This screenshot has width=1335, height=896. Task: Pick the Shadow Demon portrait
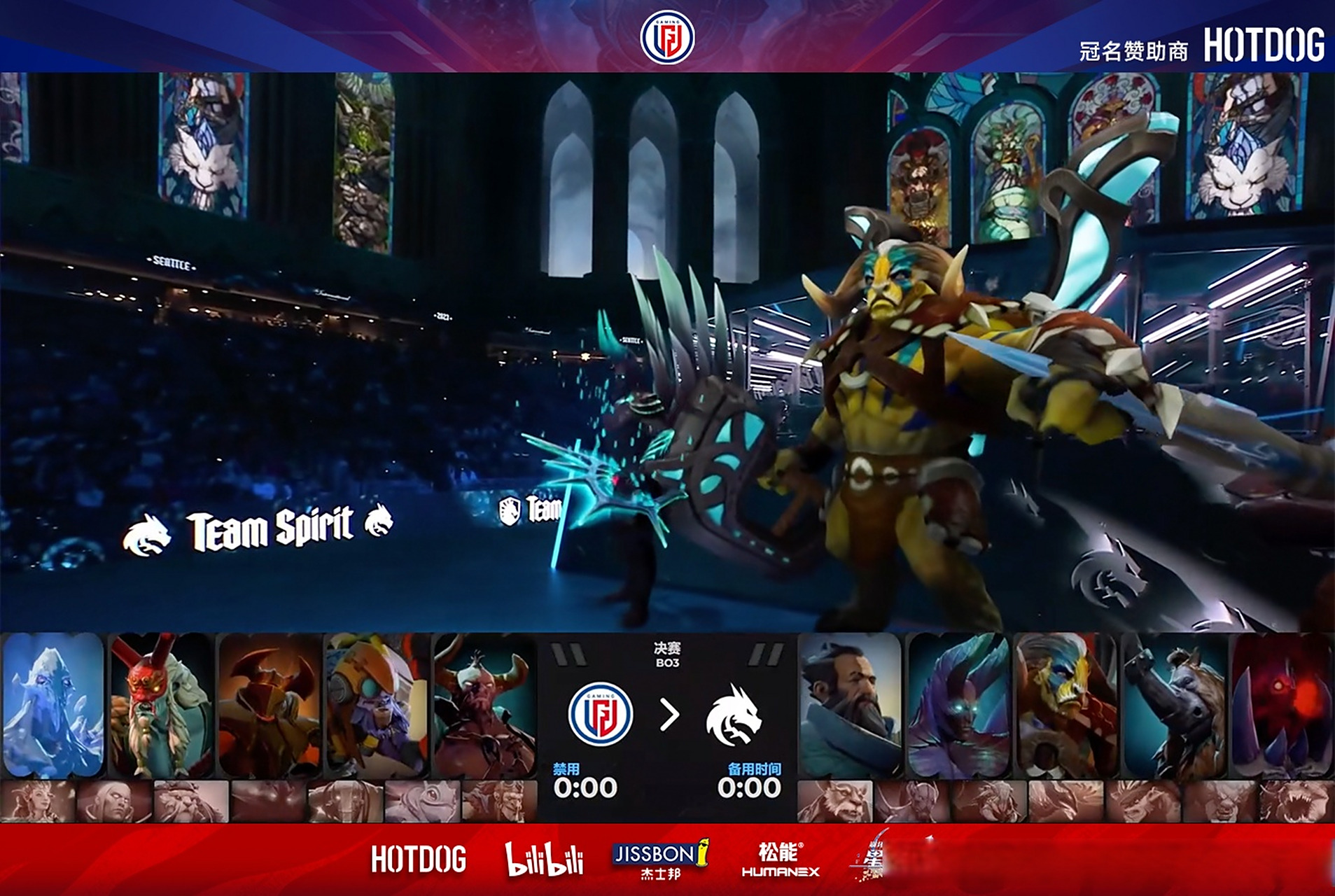[x=1282, y=705]
